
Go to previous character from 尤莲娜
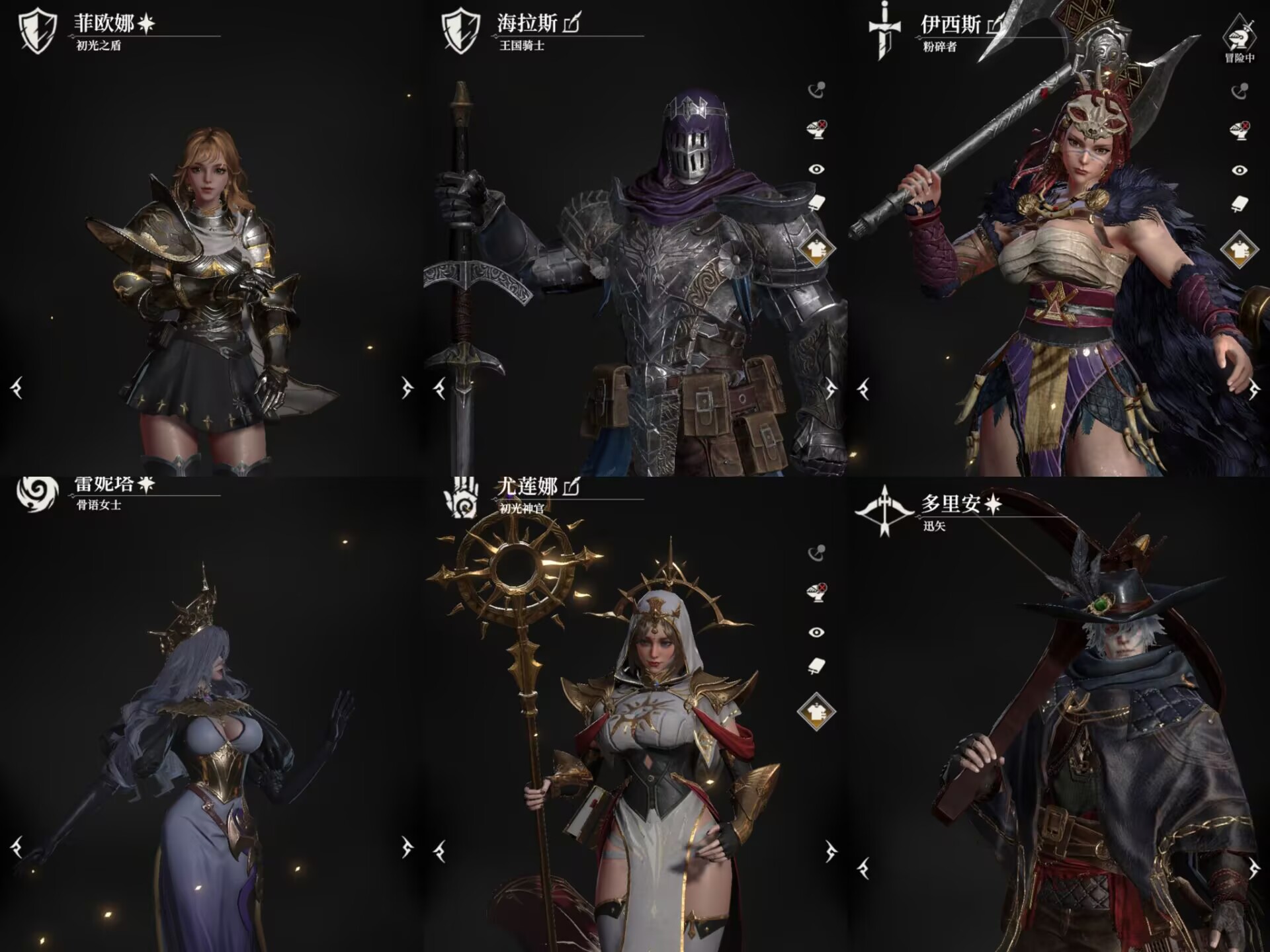440,852
